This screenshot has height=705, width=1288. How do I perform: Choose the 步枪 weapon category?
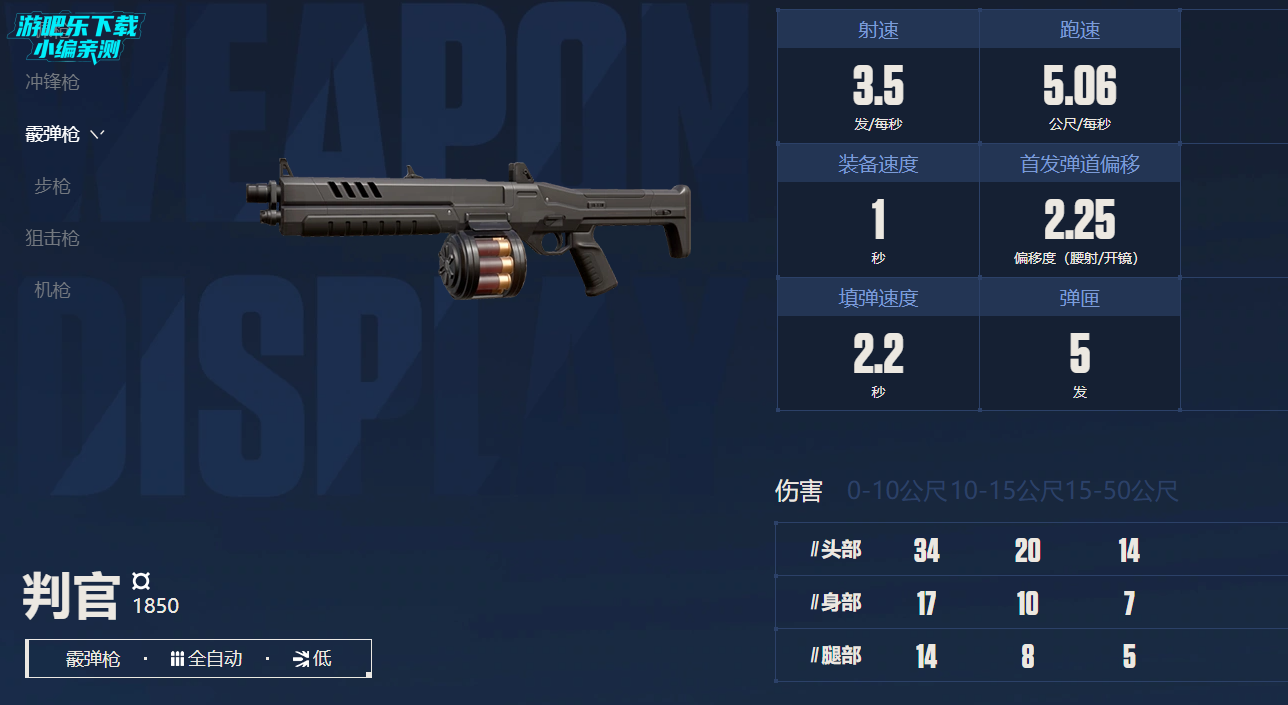(52, 186)
